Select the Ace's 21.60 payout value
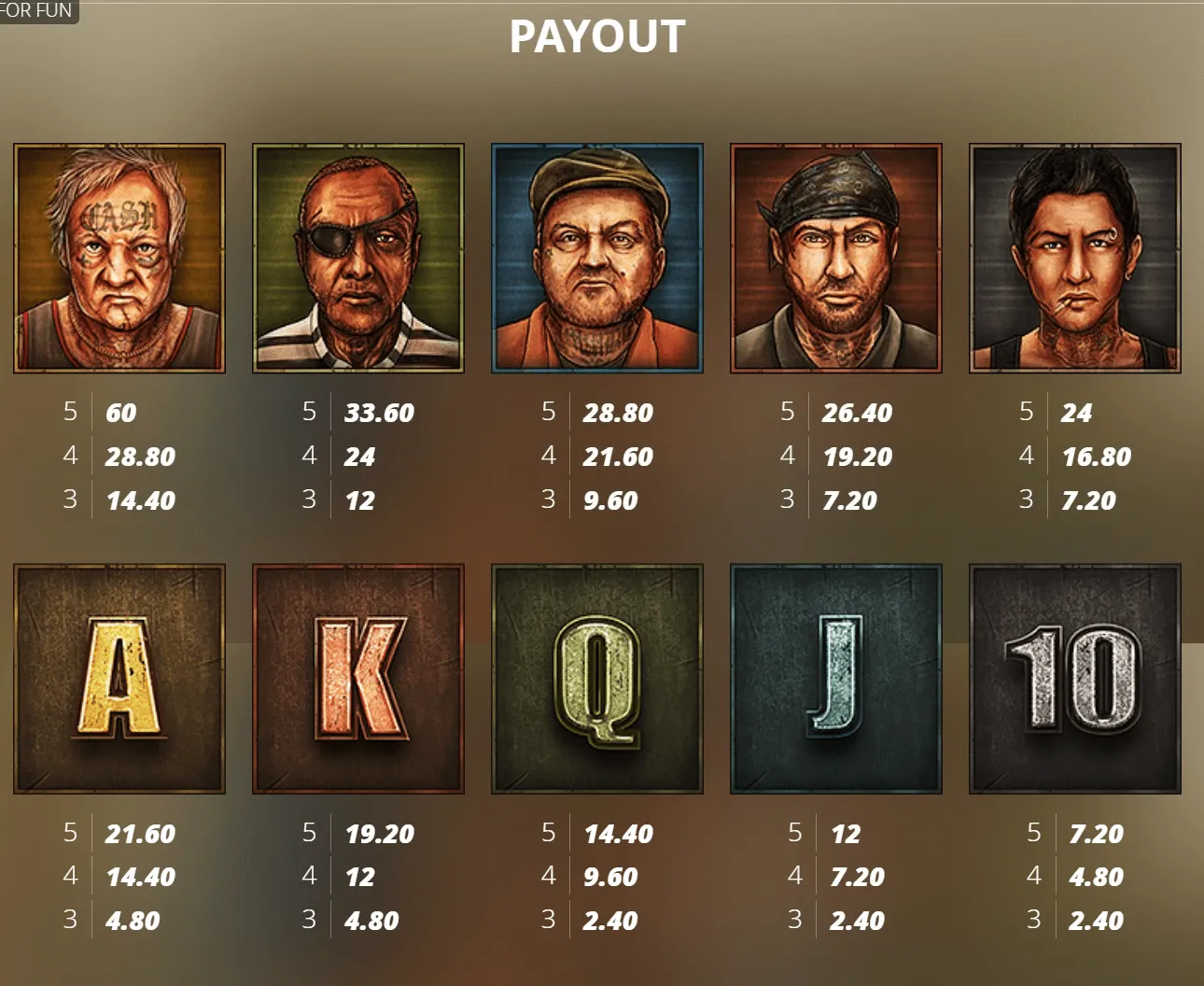 [139, 834]
